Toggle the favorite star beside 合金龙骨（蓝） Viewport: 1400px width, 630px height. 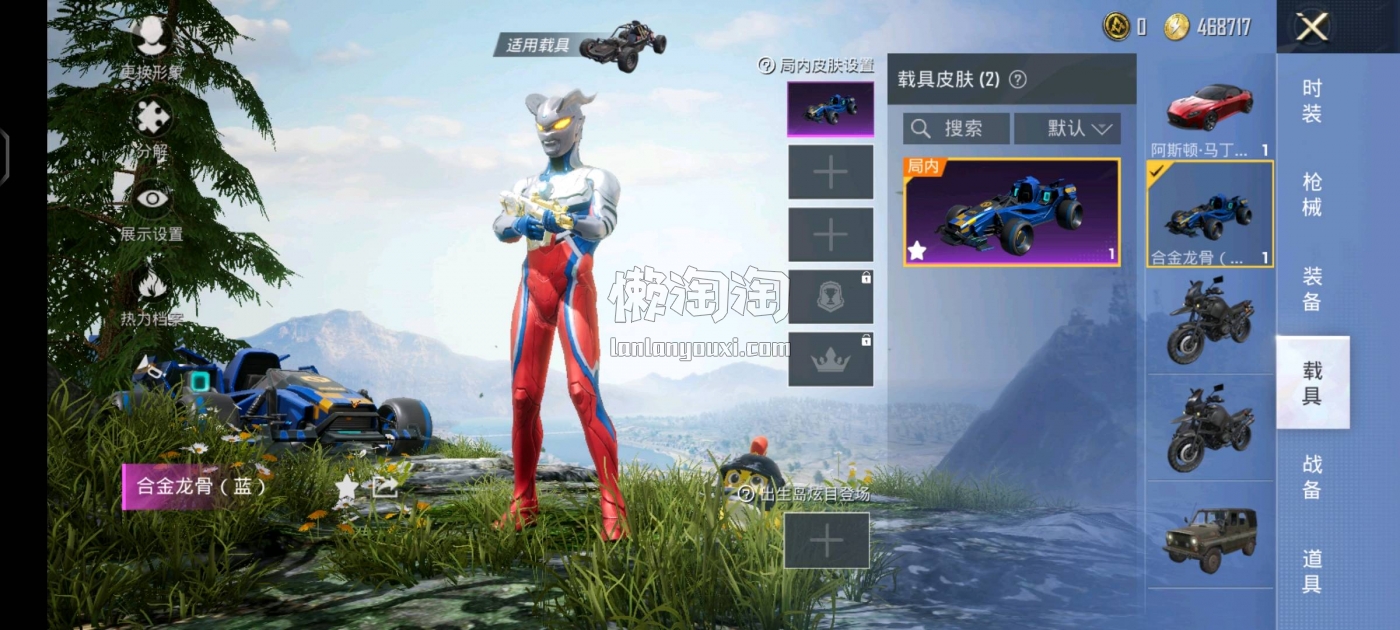(x=346, y=487)
